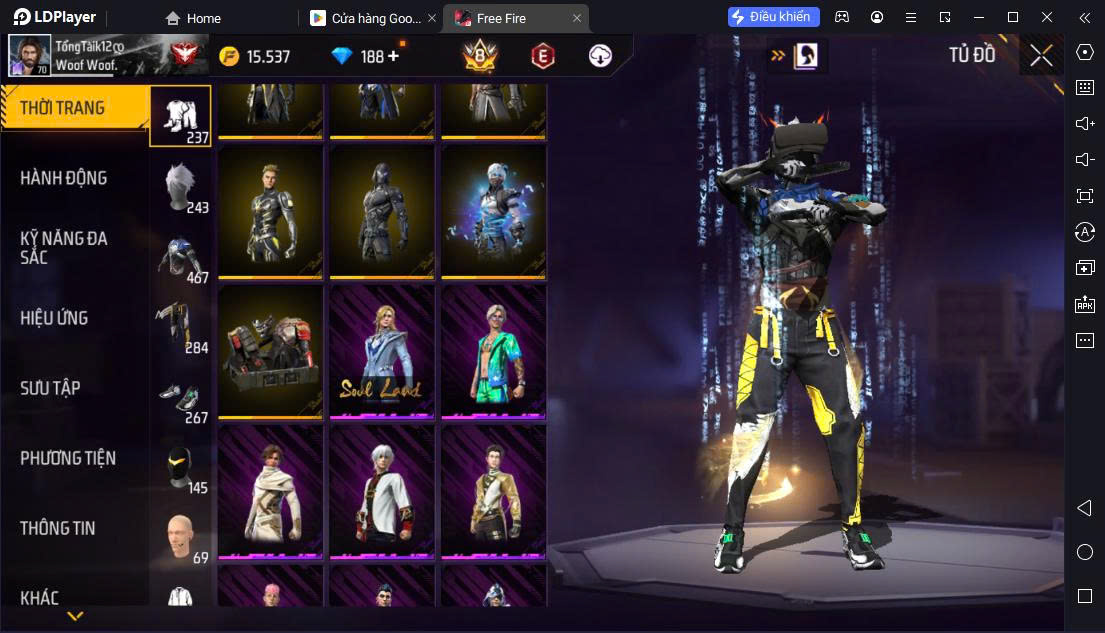Open the red E badge icon
The width and height of the screenshot is (1105, 633).
[x=542, y=56]
